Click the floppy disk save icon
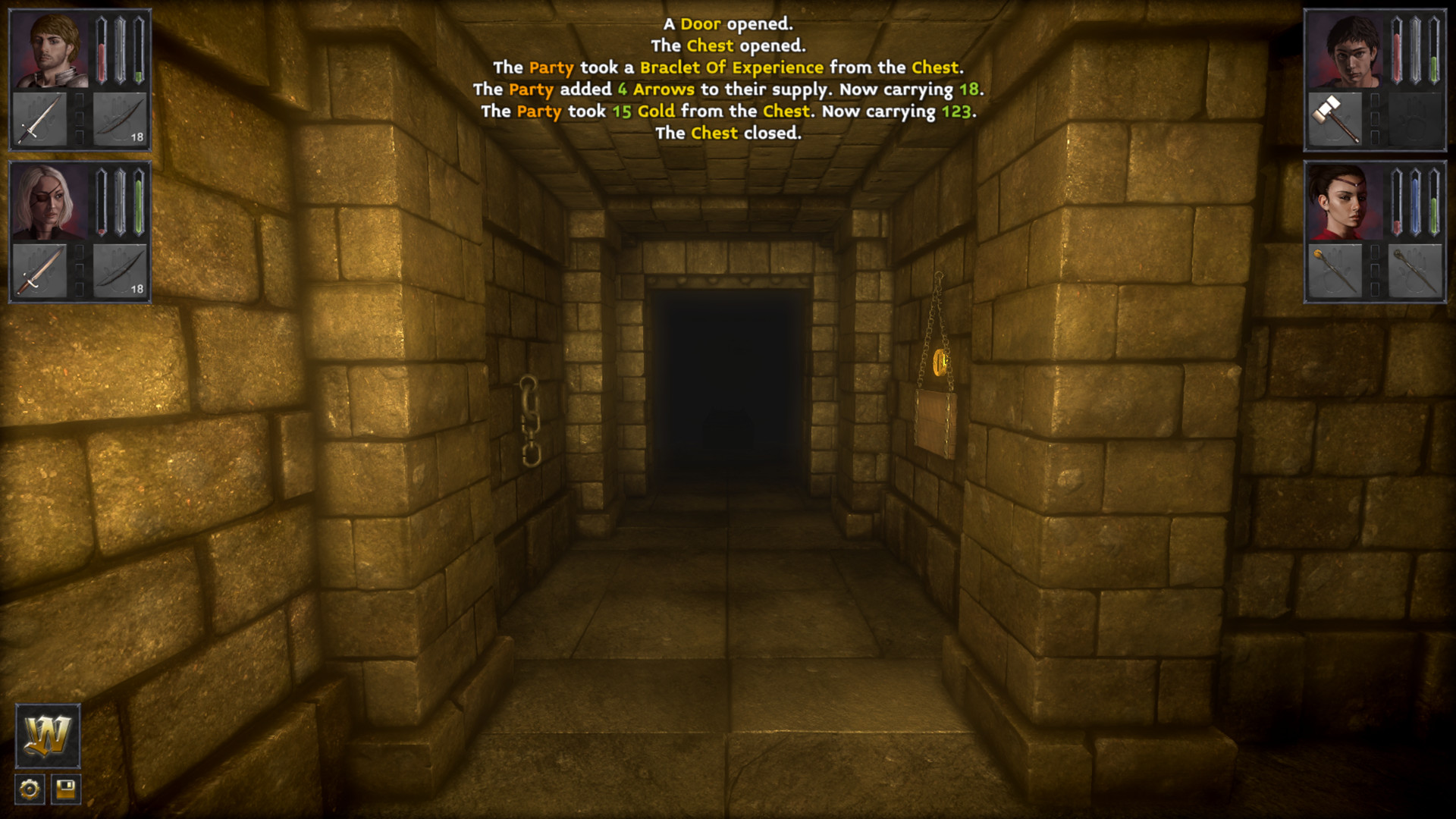Image resolution: width=1456 pixels, height=819 pixels. [67, 789]
